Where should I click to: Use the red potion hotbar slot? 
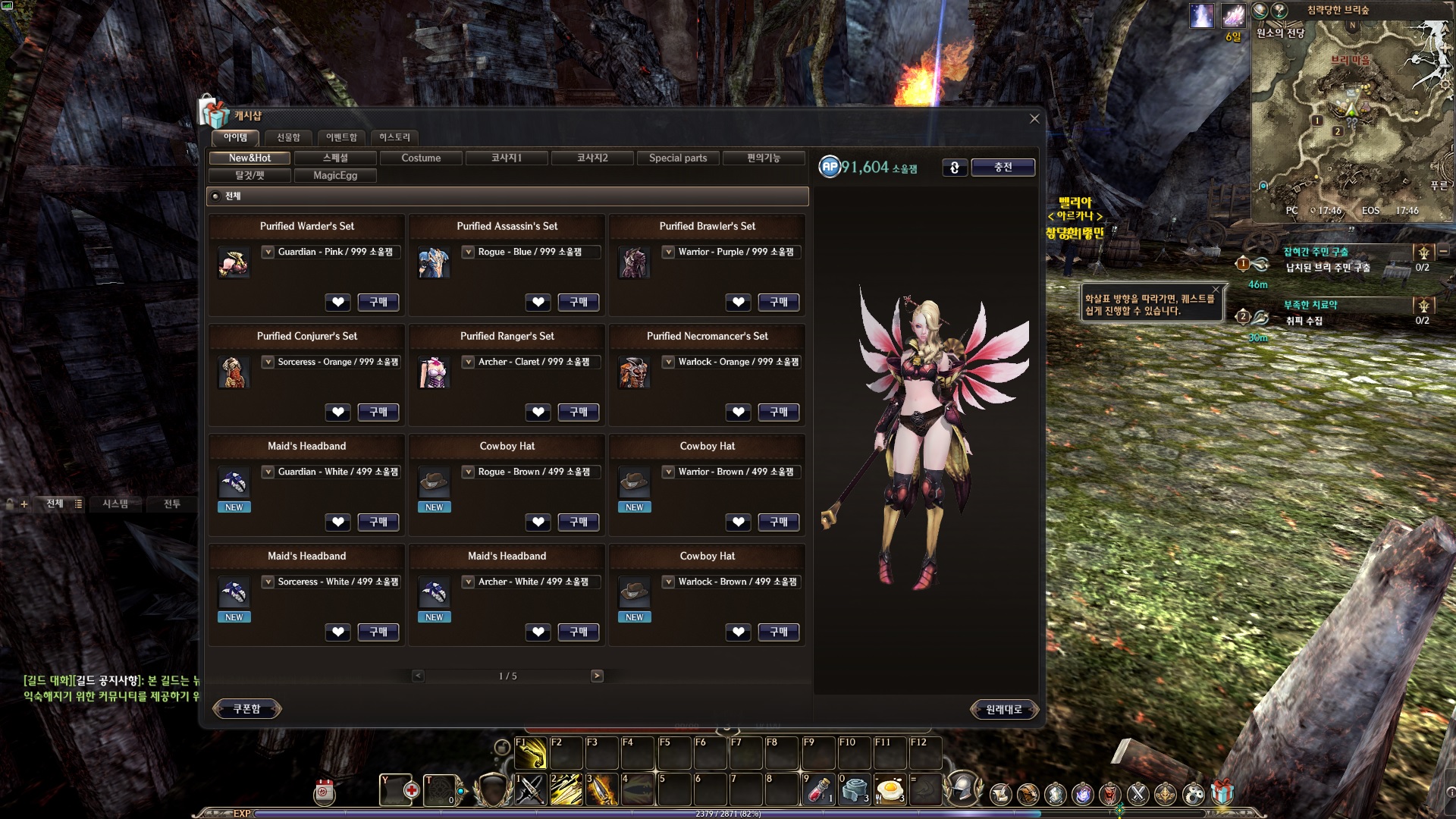point(817,790)
